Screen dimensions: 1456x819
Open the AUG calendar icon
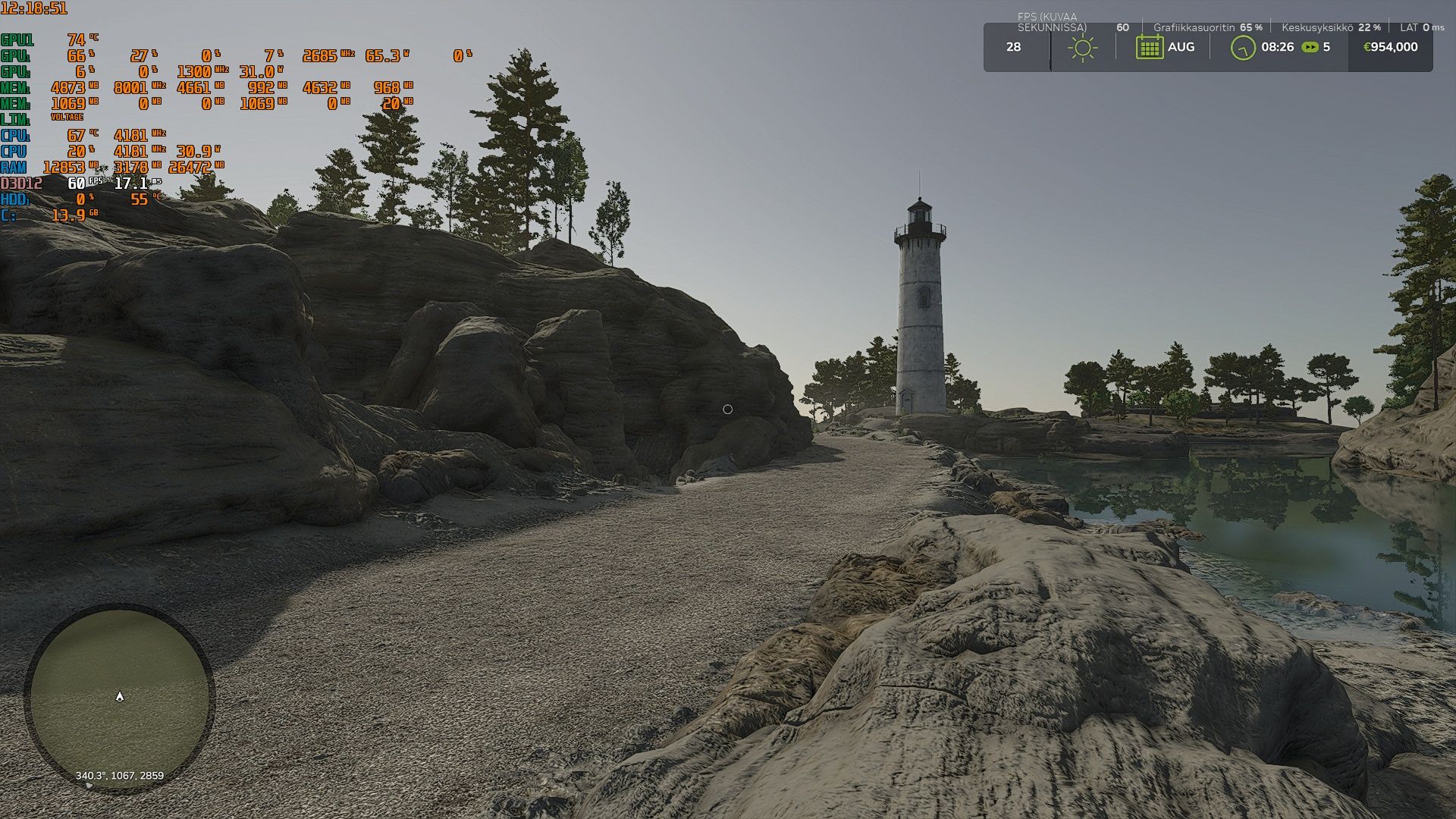1150,47
